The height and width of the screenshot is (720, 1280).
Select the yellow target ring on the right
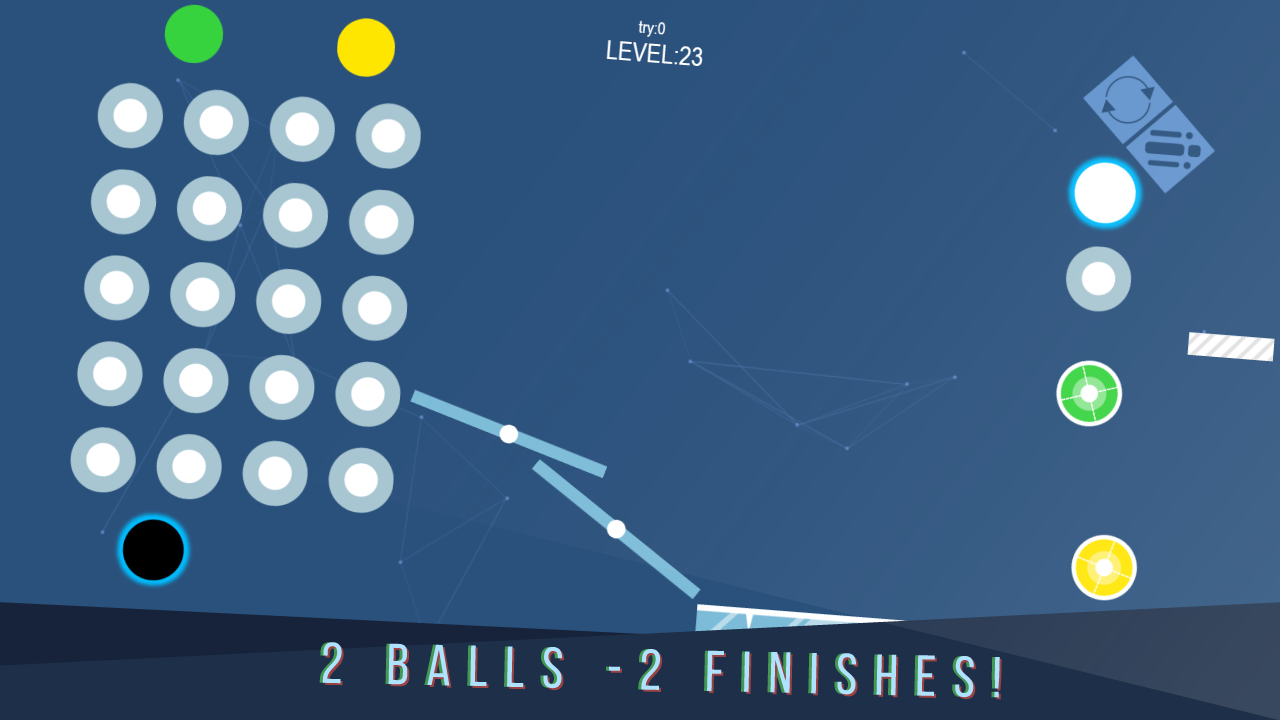click(x=1104, y=567)
